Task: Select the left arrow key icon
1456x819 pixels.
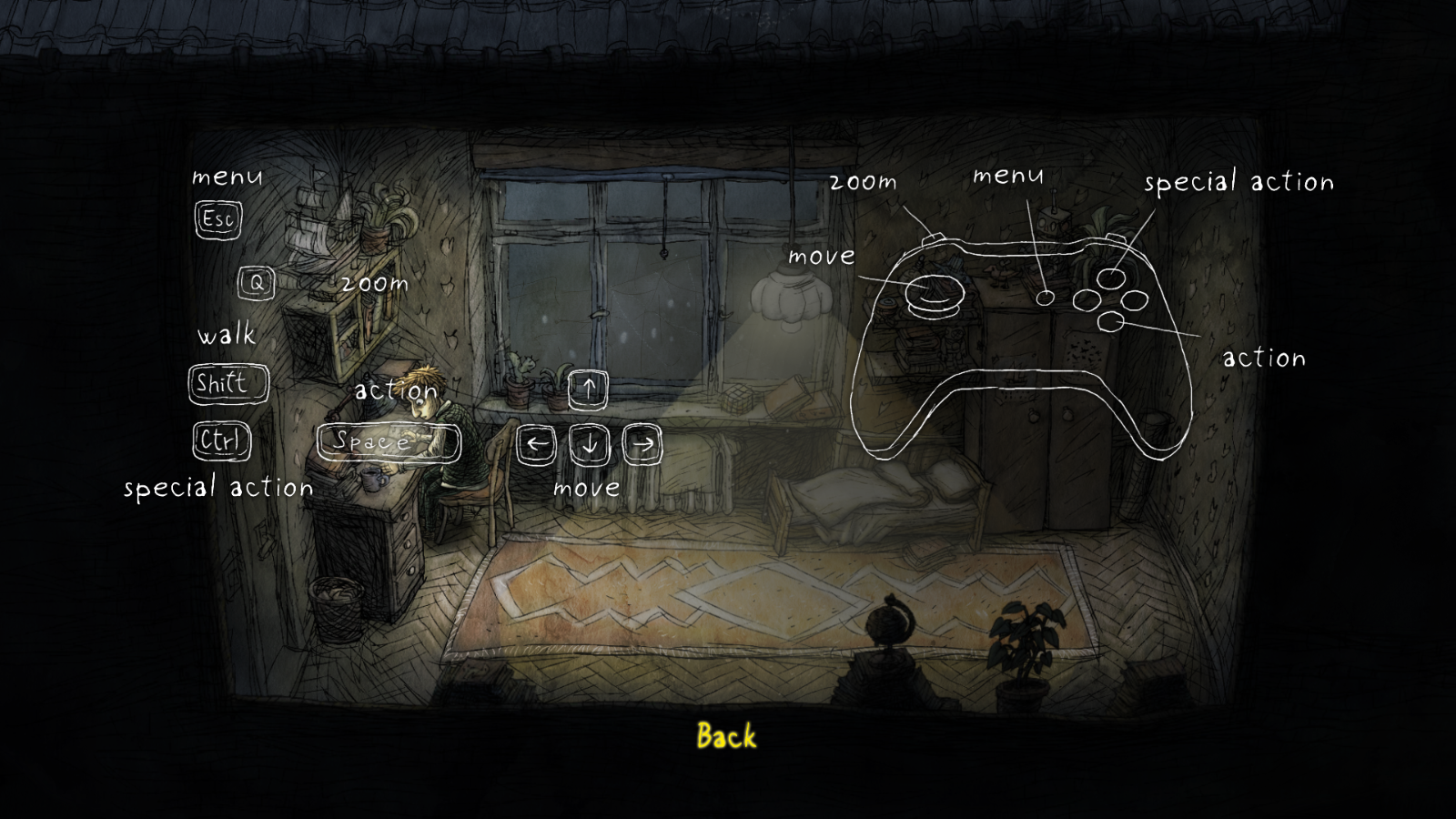Action: click(x=538, y=444)
